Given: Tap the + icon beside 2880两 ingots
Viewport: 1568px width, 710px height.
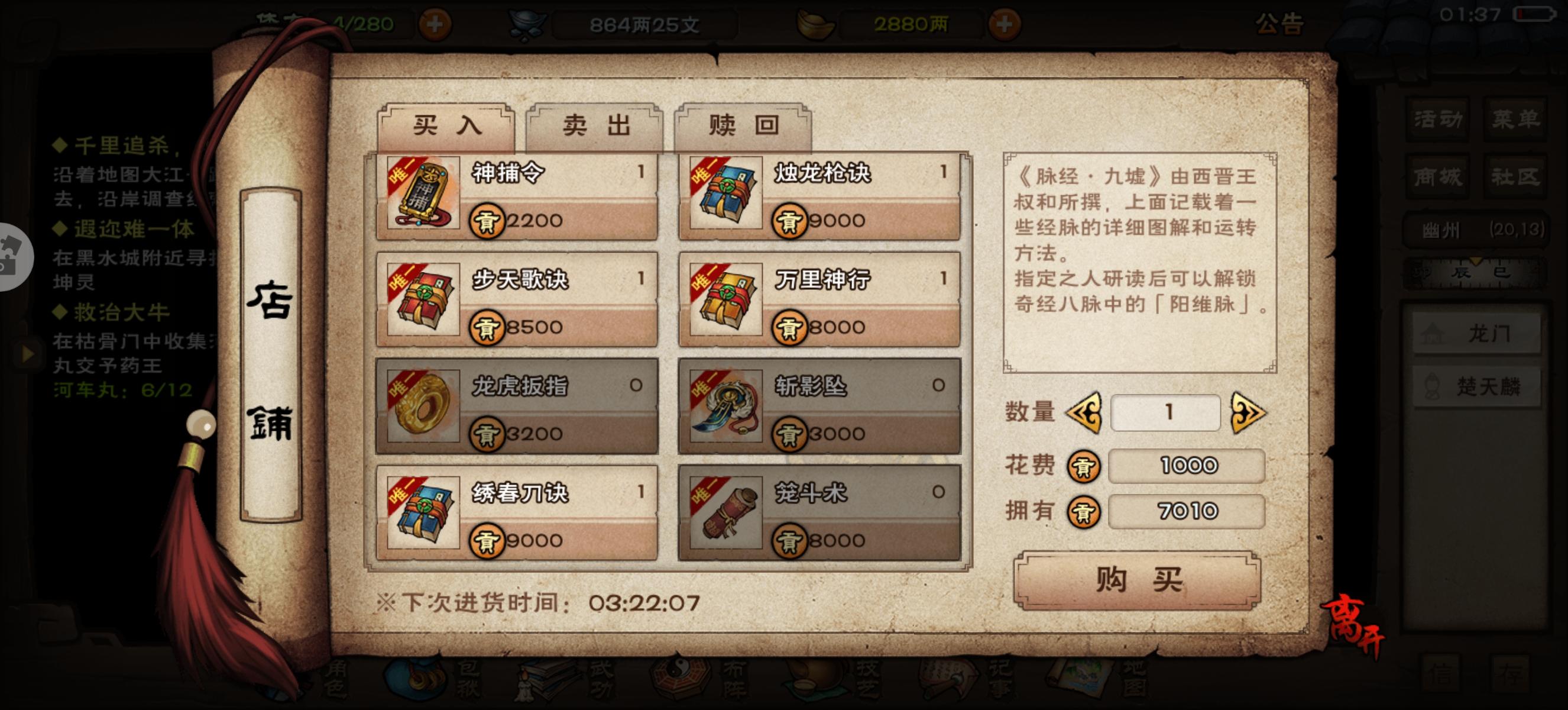Looking at the screenshot, I should [1006, 24].
